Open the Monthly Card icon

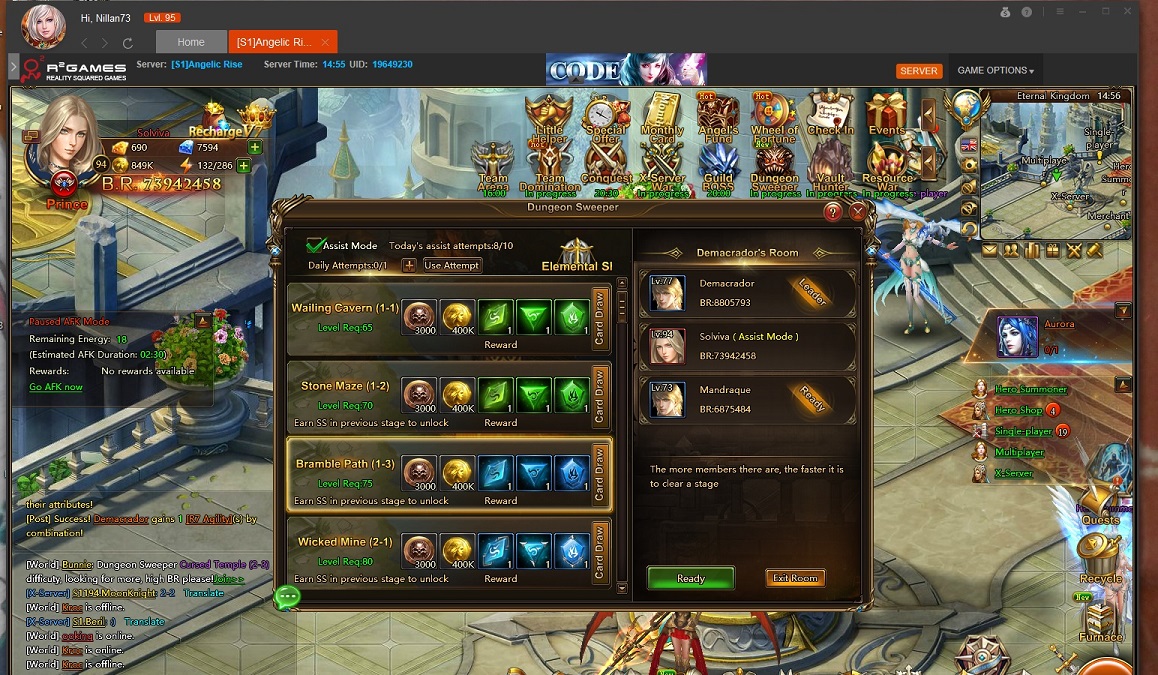click(661, 118)
